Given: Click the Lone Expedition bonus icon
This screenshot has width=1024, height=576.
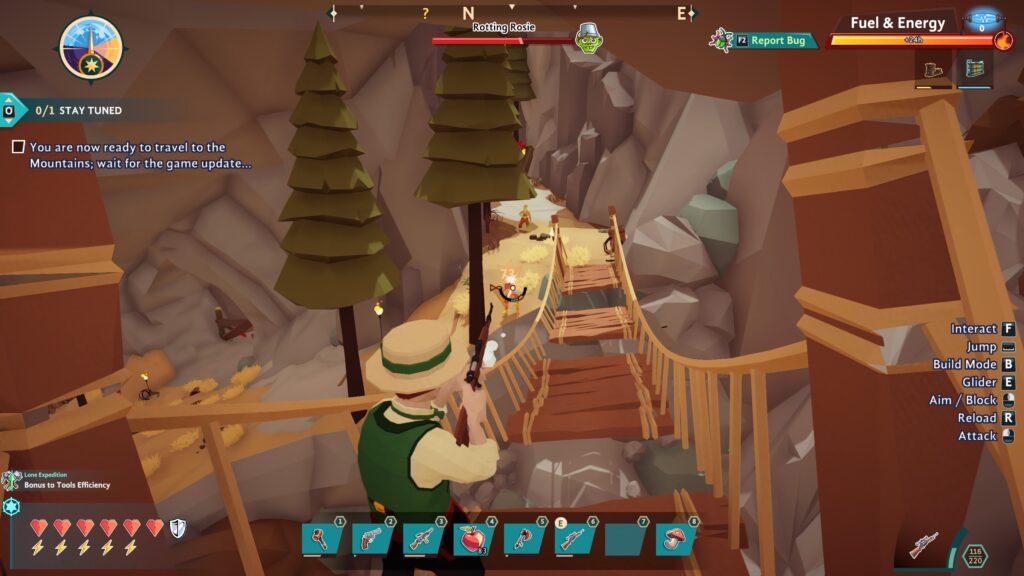Looking at the screenshot, I should [x=12, y=481].
